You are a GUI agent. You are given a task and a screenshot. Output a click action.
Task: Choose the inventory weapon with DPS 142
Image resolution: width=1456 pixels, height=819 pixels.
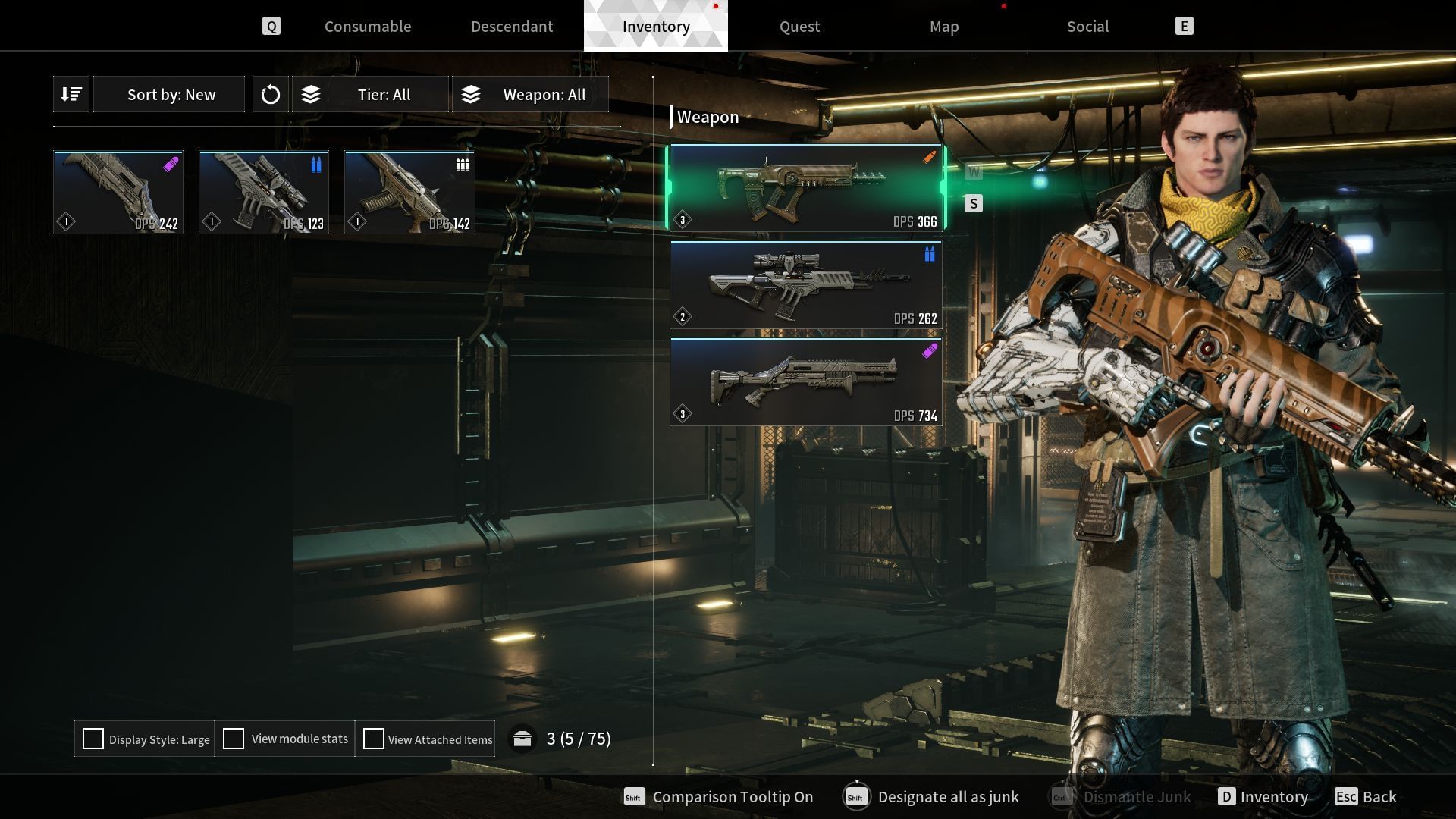click(x=409, y=192)
